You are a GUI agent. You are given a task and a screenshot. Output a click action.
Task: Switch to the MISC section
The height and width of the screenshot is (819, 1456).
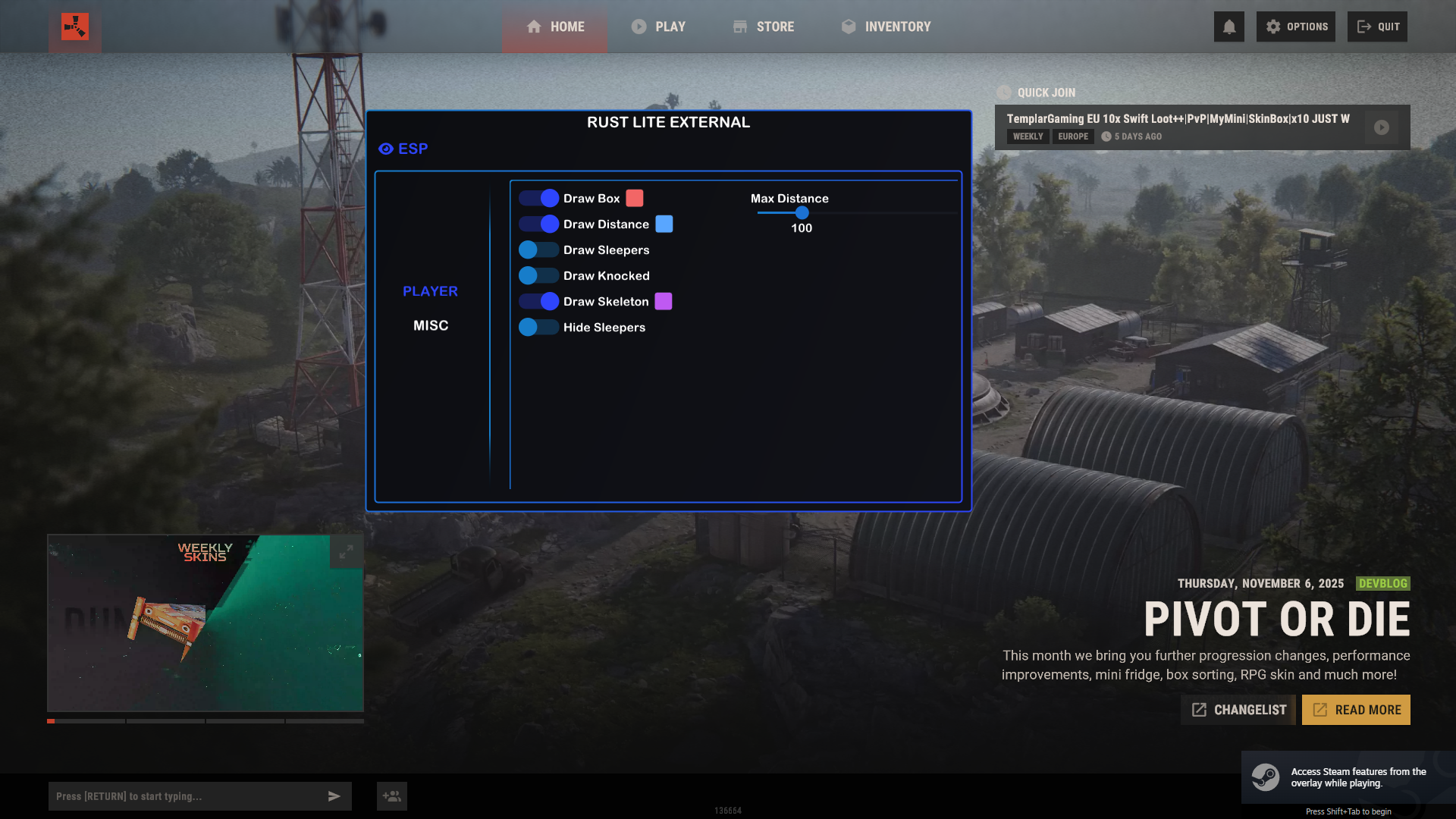tap(431, 325)
